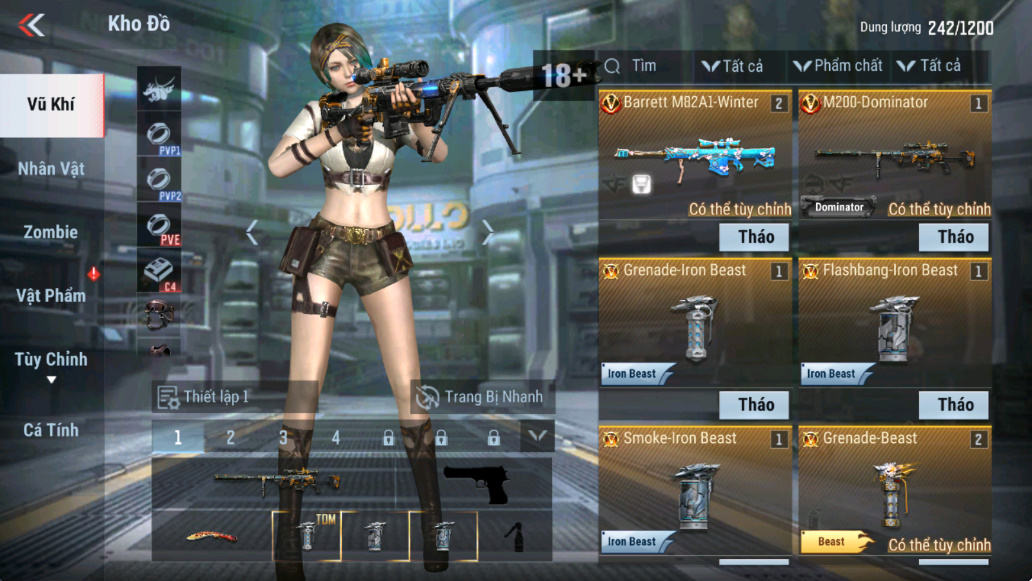
Task: Open Trang Bị Nhanh quick equip
Action: (482, 397)
